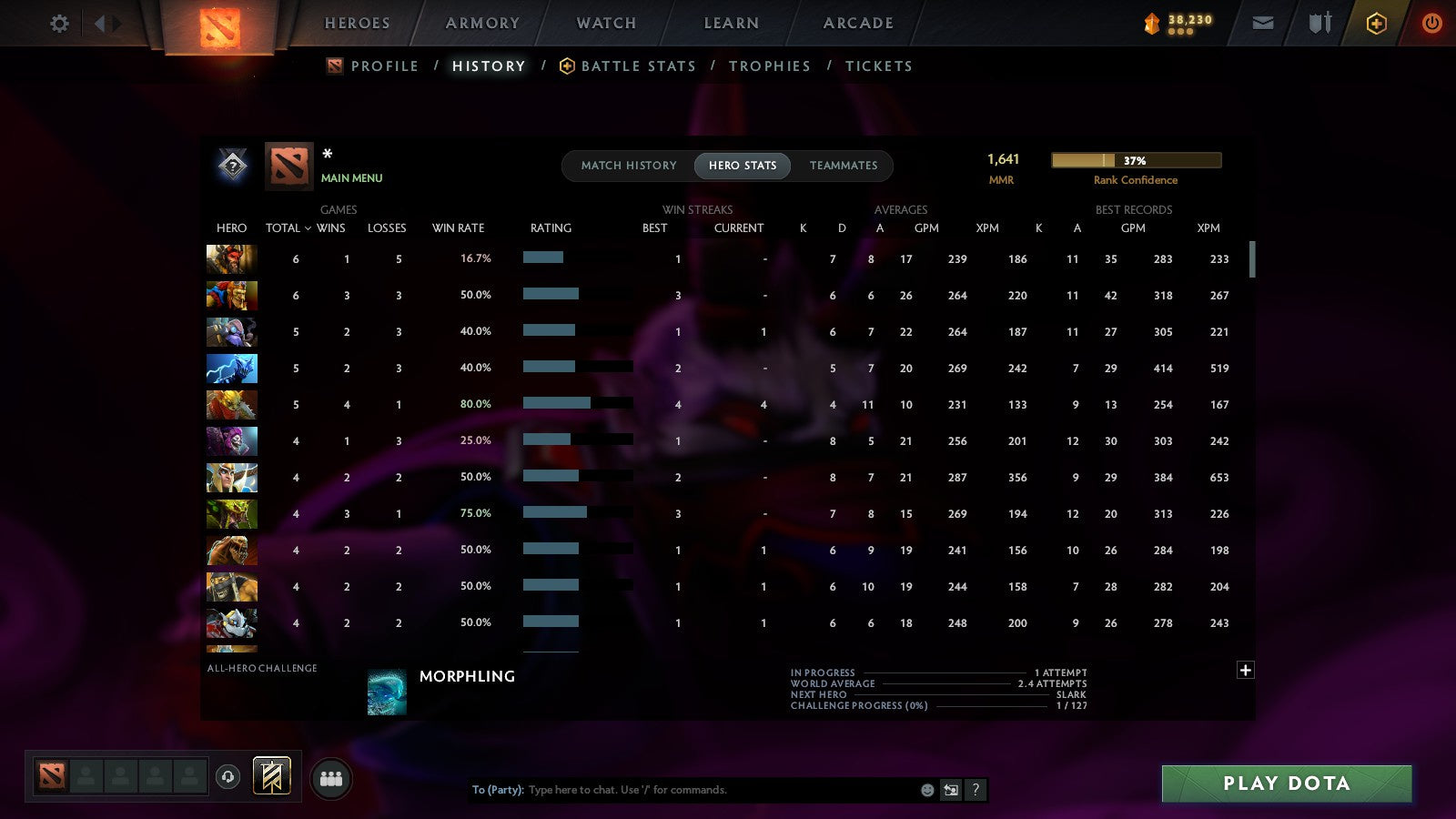Switch to the HERO STATS view
Screen dimensions: 1456x819
tap(742, 166)
